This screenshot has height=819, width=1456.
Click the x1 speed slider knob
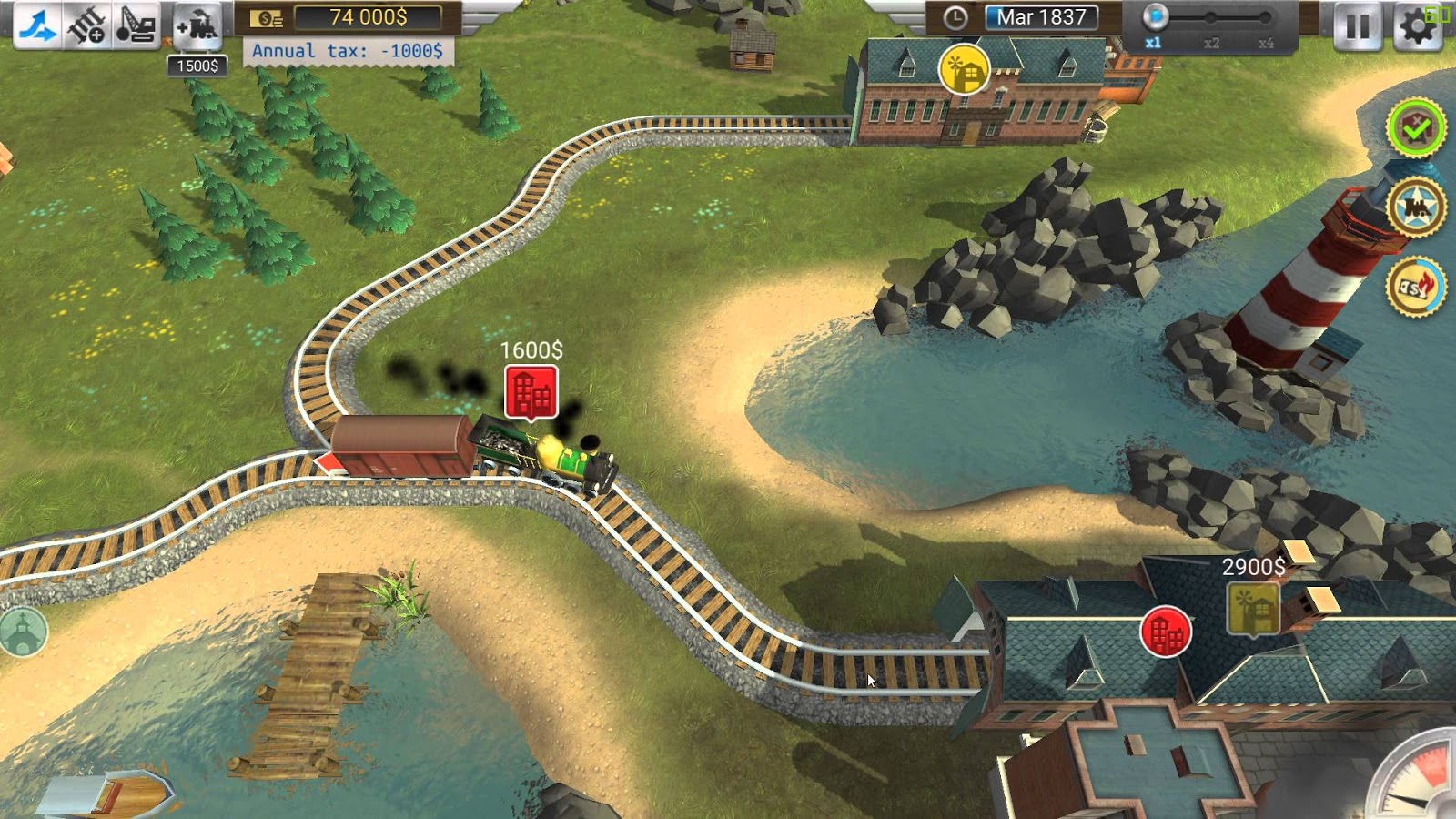point(1155,17)
